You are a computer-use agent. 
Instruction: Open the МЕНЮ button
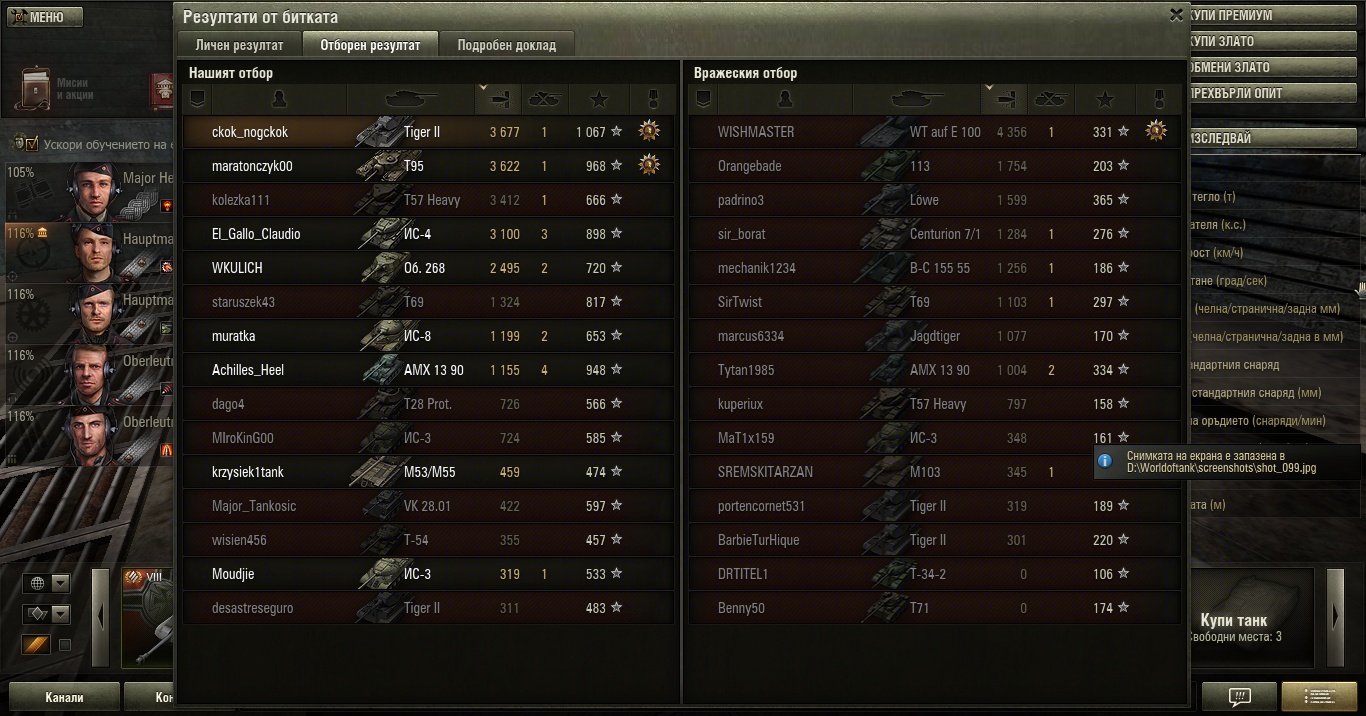tap(42, 17)
